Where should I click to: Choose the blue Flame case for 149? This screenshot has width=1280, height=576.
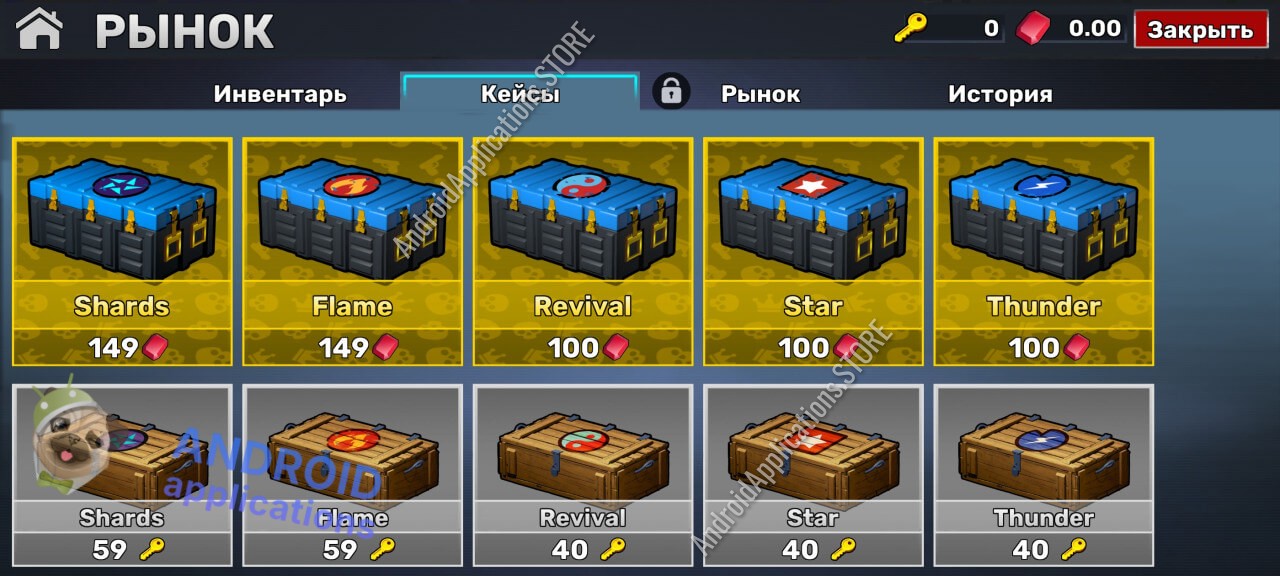(x=352, y=251)
